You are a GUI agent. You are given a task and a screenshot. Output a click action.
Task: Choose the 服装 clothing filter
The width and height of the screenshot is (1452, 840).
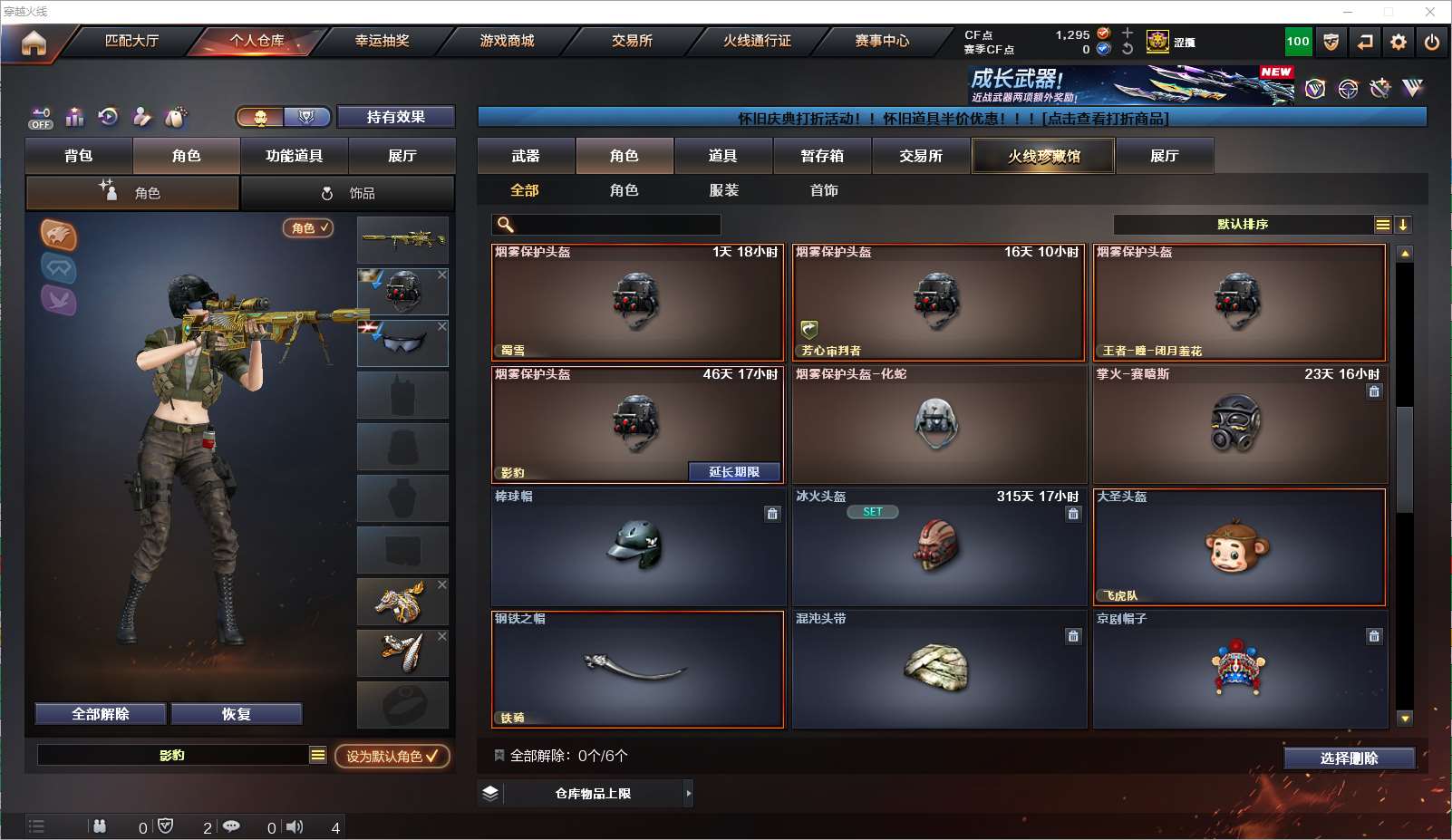pyautogui.click(x=724, y=190)
